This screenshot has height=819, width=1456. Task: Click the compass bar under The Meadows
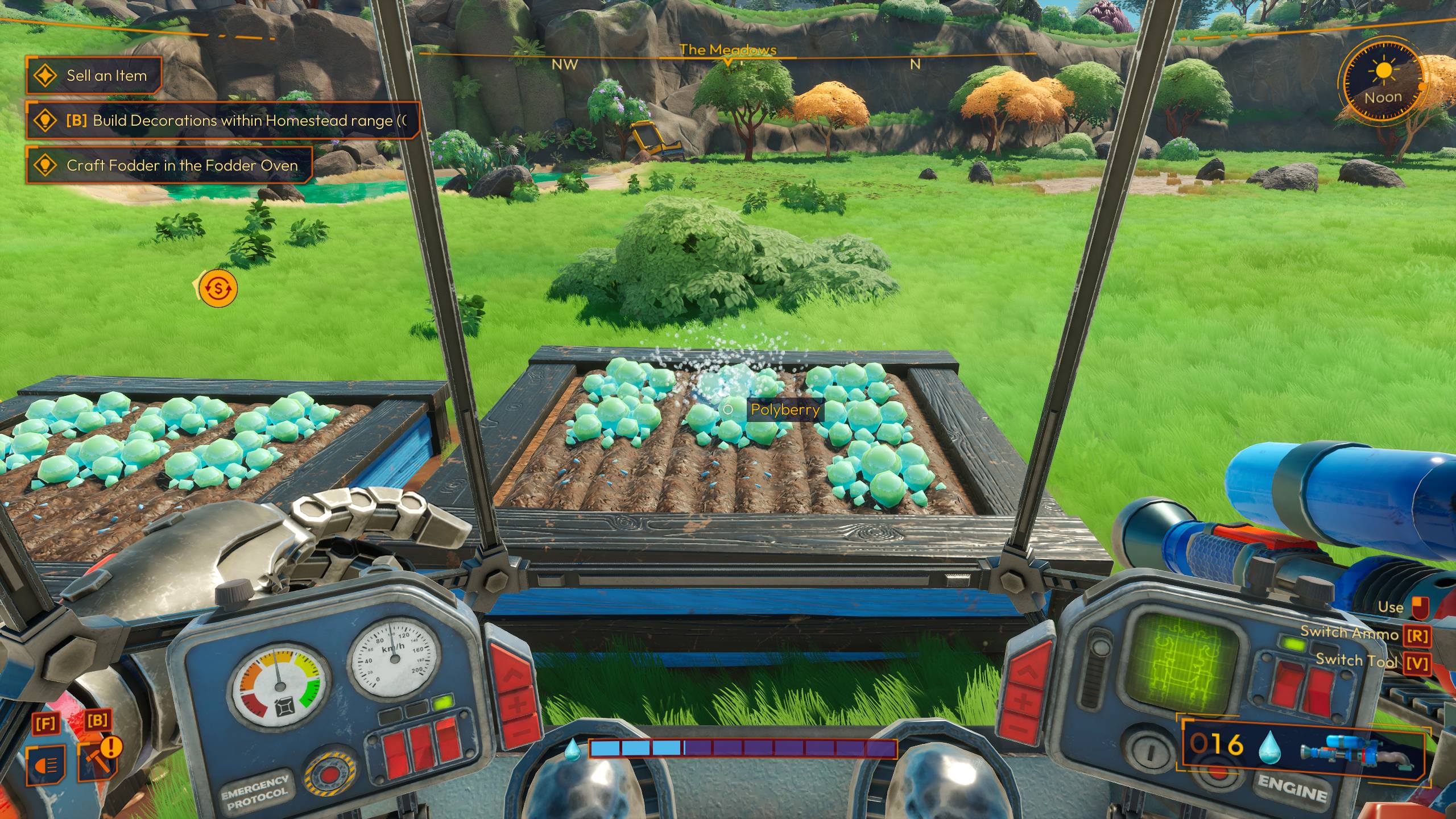pos(728,57)
